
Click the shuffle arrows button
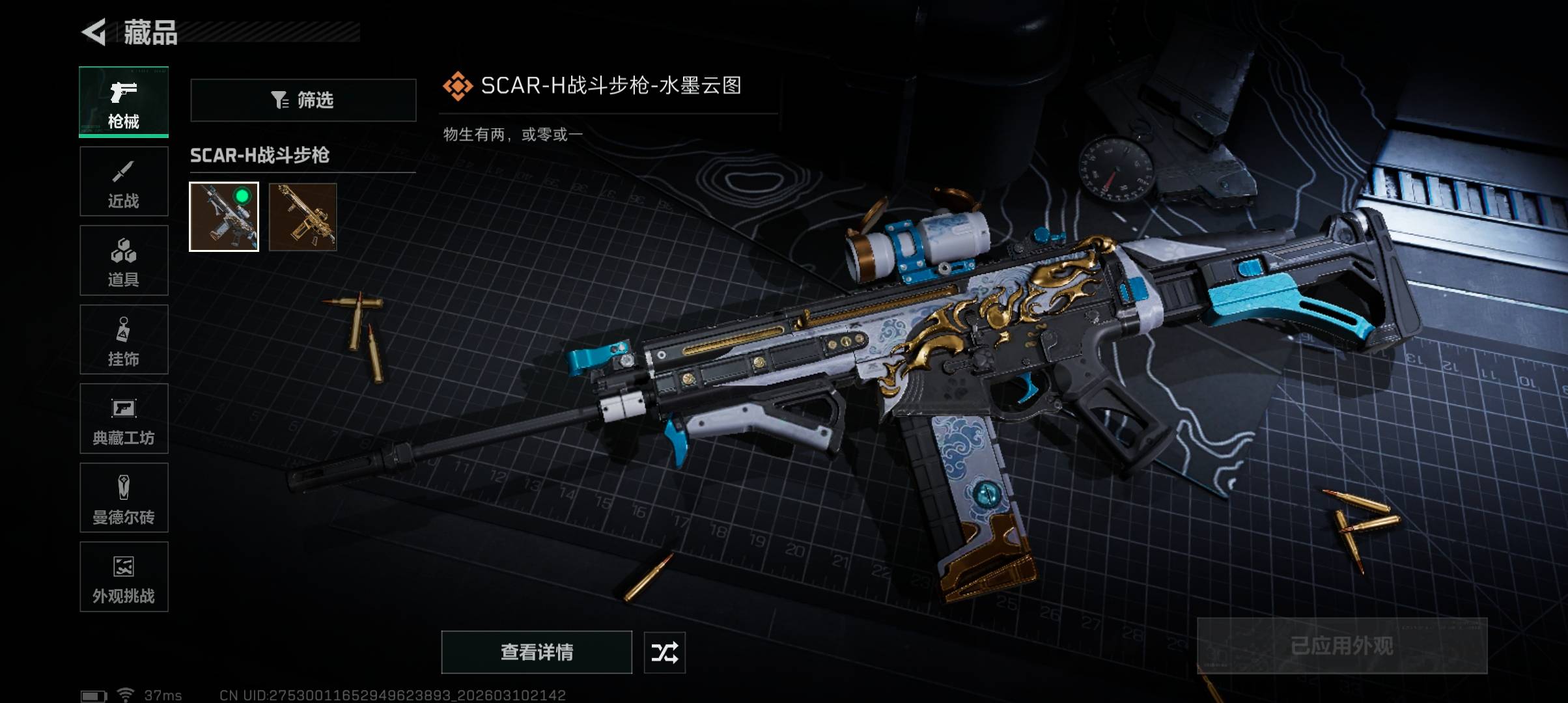(664, 652)
